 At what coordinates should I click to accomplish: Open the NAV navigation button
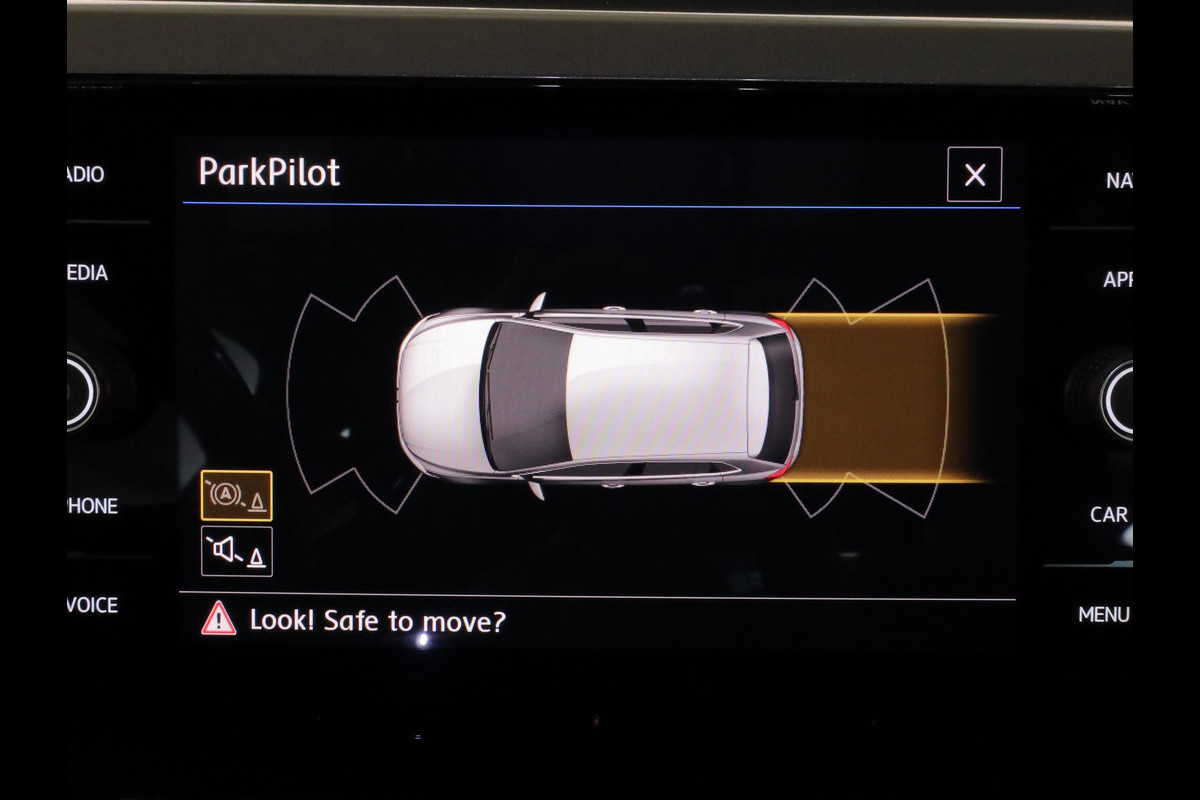[1118, 181]
